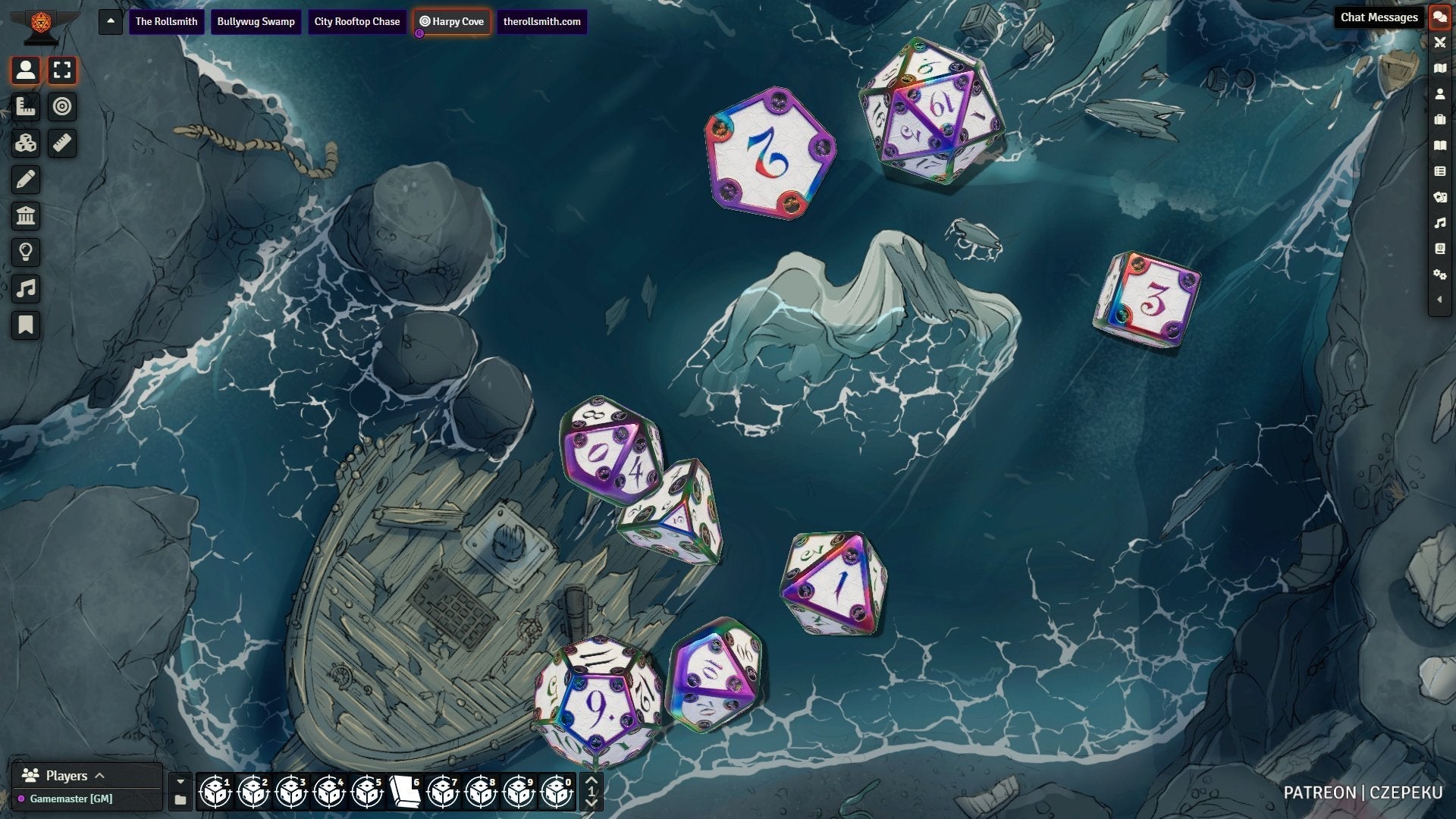The height and width of the screenshot is (819, 1456).
Task: Collapse the right sidebar with arrow
Action: pyautogui.click(x=1439, y=300)
